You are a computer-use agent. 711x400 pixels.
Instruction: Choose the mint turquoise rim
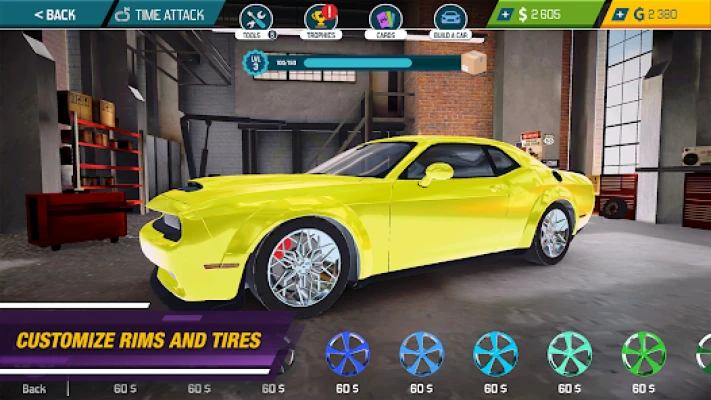(570, 353)
